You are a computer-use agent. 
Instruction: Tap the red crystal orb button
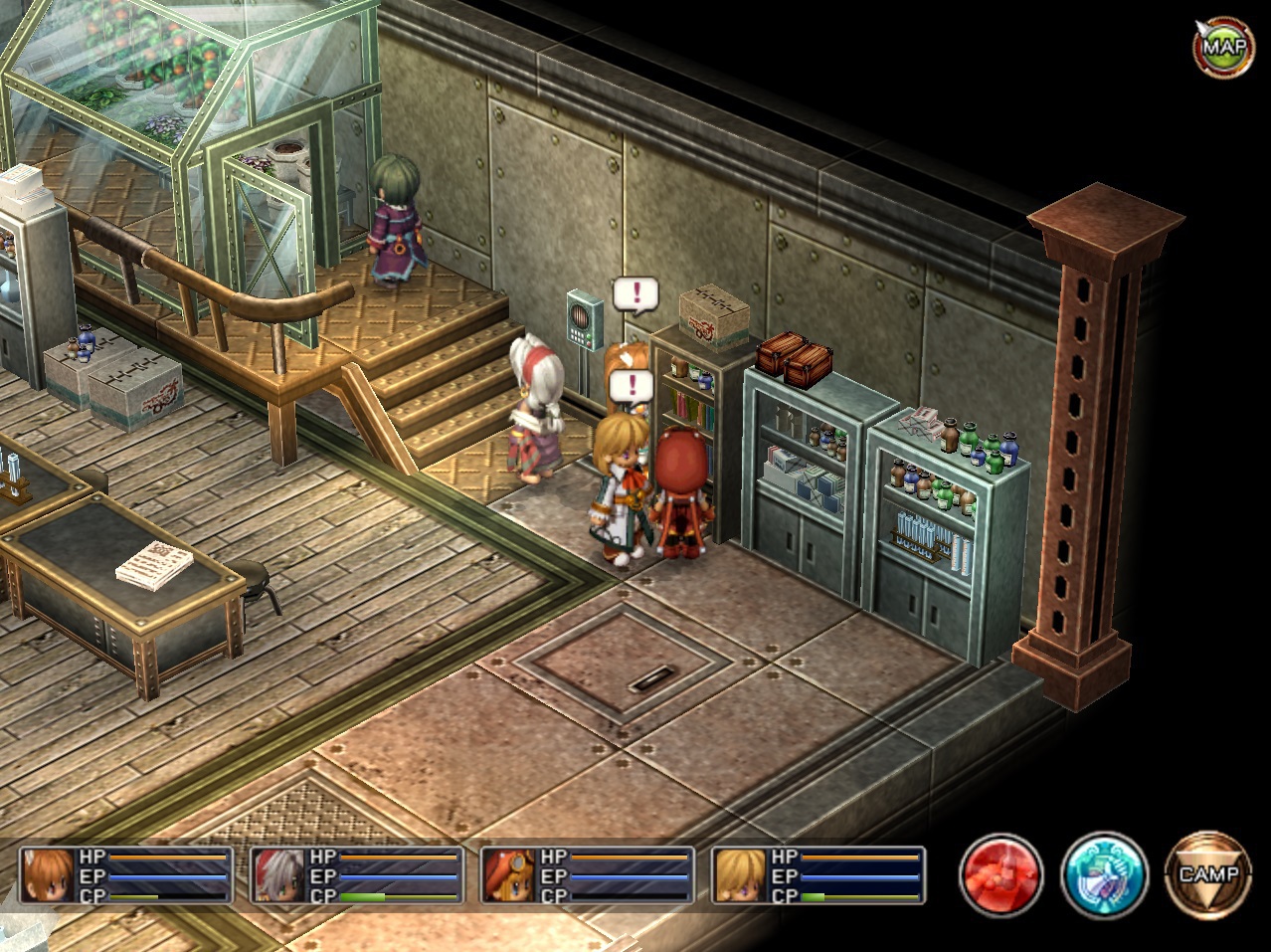(x=1000, y=875)
